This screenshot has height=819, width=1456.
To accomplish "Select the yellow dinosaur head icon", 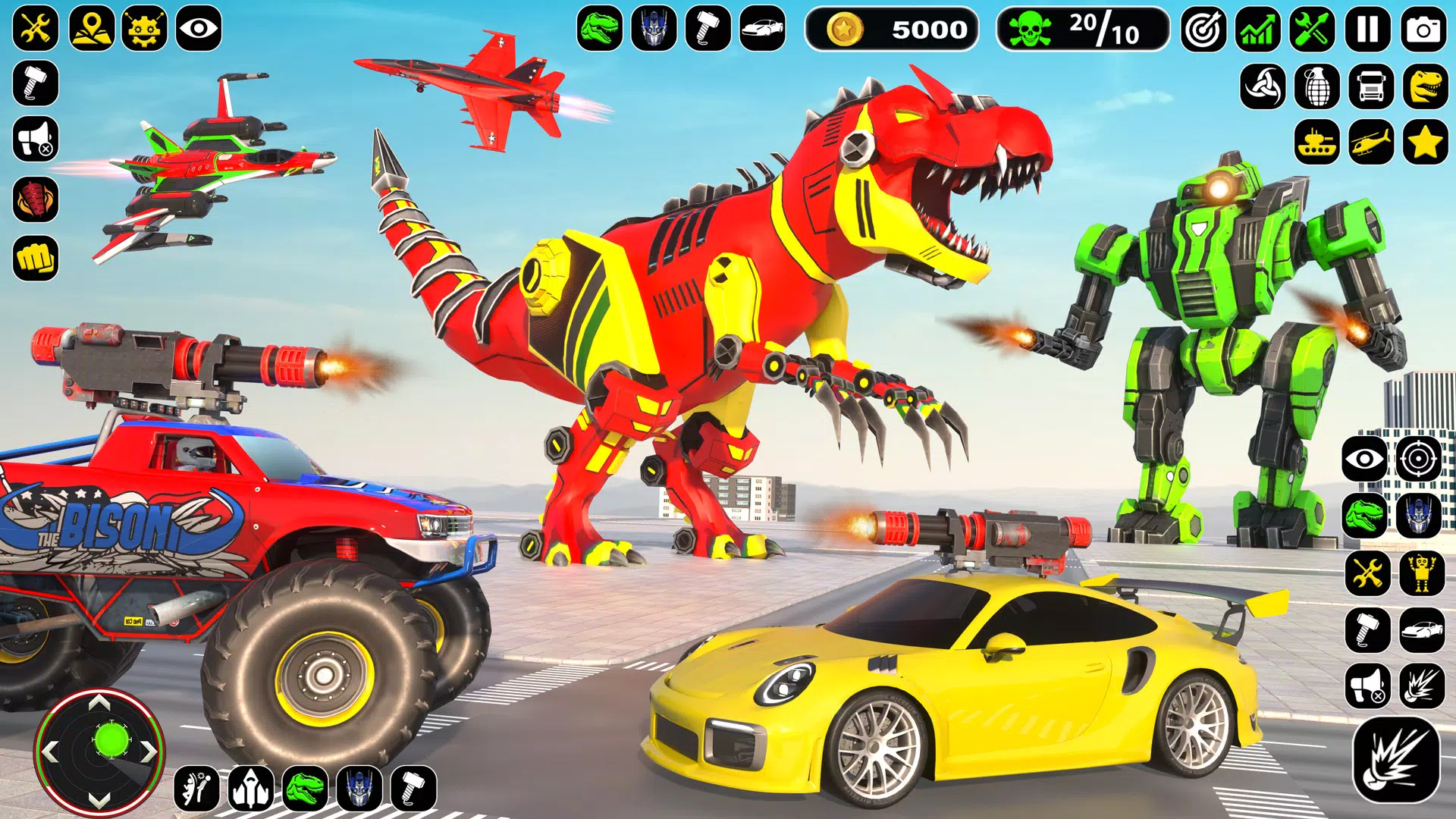I will [x=1426, y=86].
